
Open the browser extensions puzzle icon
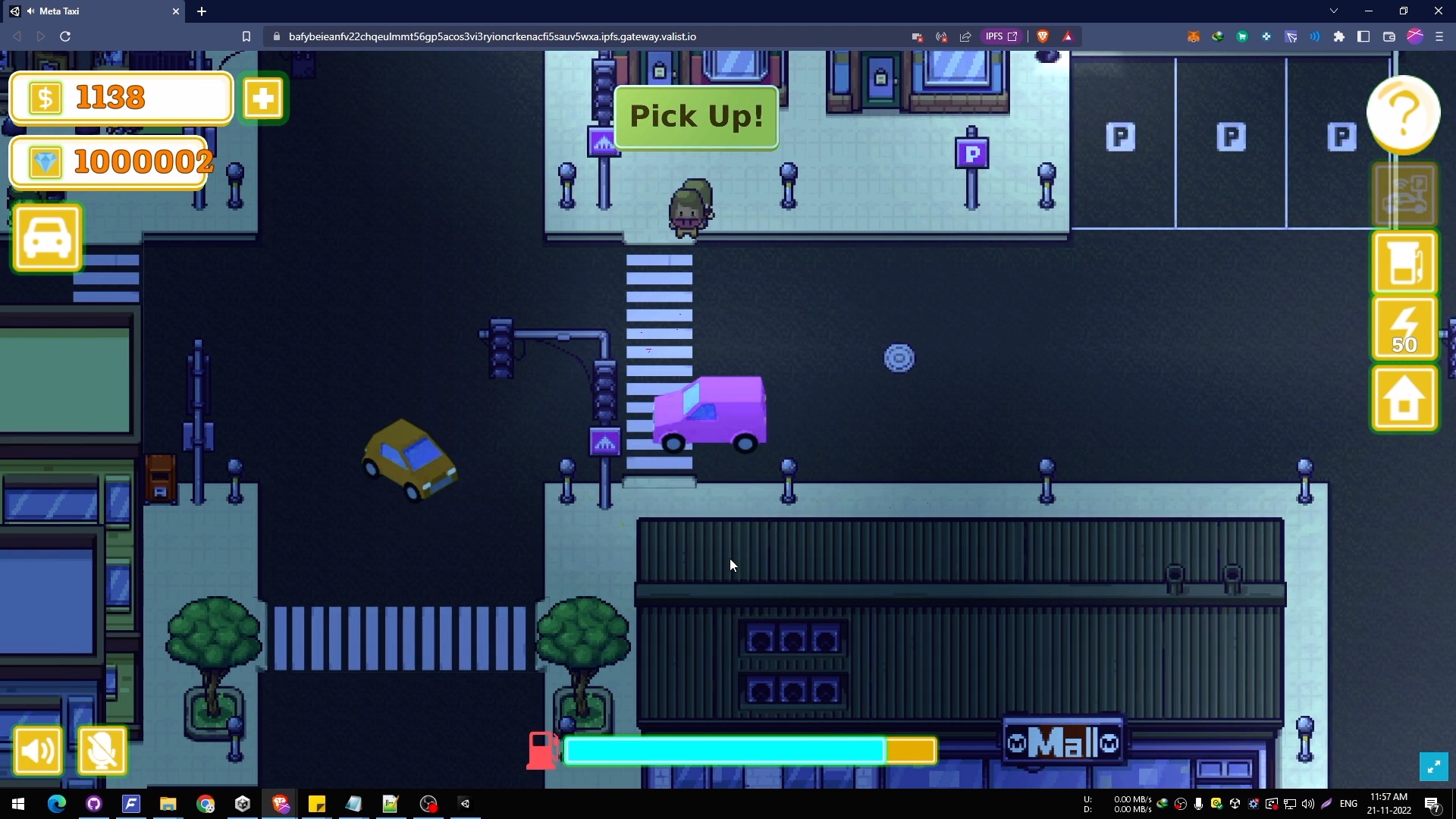tap(1339, 36)
